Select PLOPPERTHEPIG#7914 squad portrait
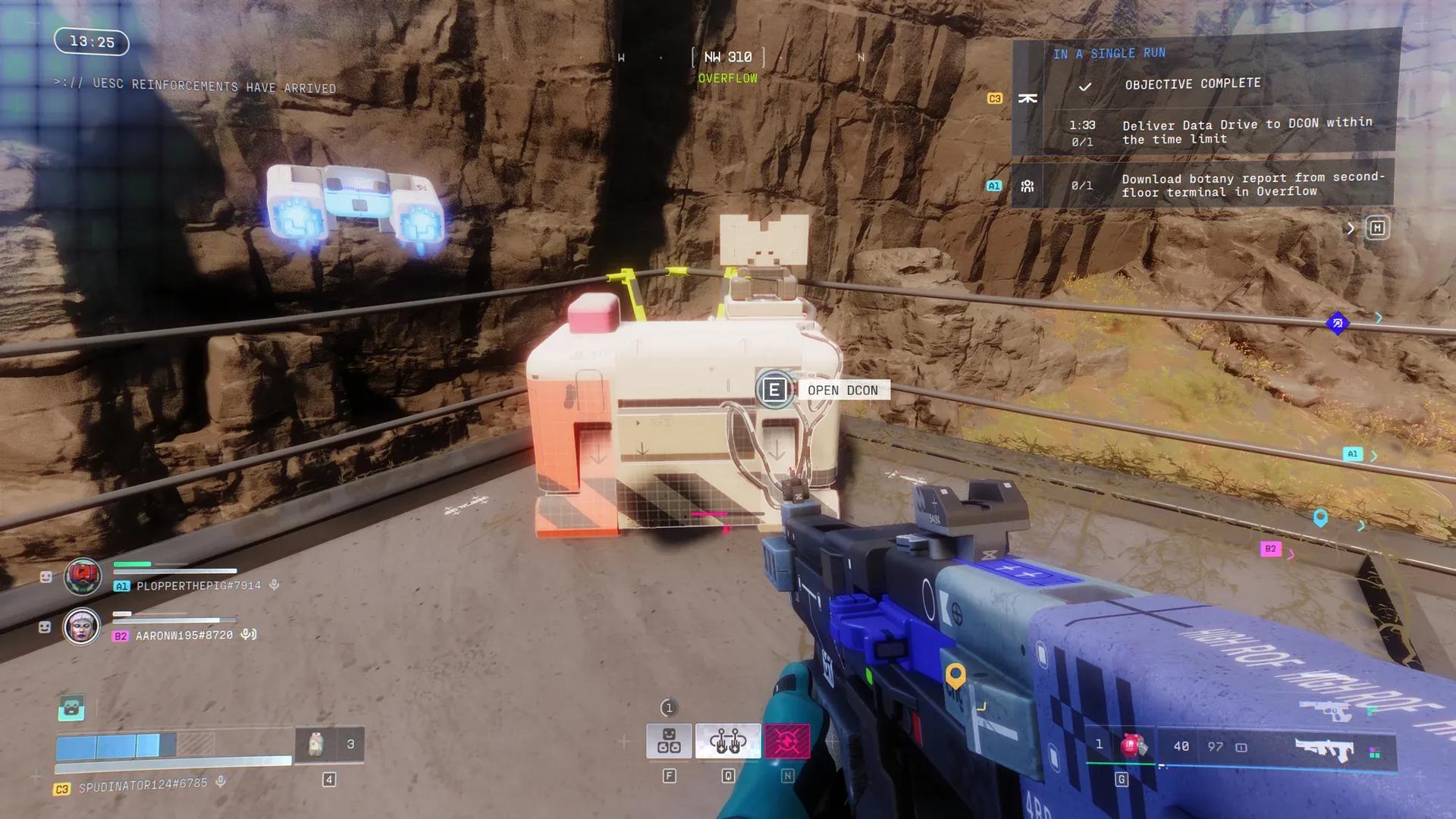 83,576
